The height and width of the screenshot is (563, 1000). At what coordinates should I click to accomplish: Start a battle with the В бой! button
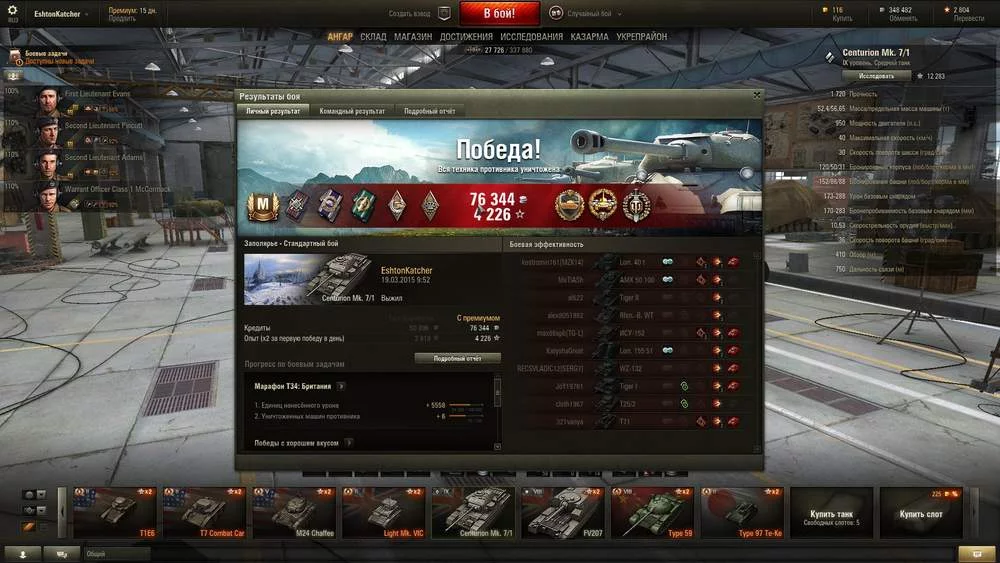pyautogui.click(x=499, y=14)
